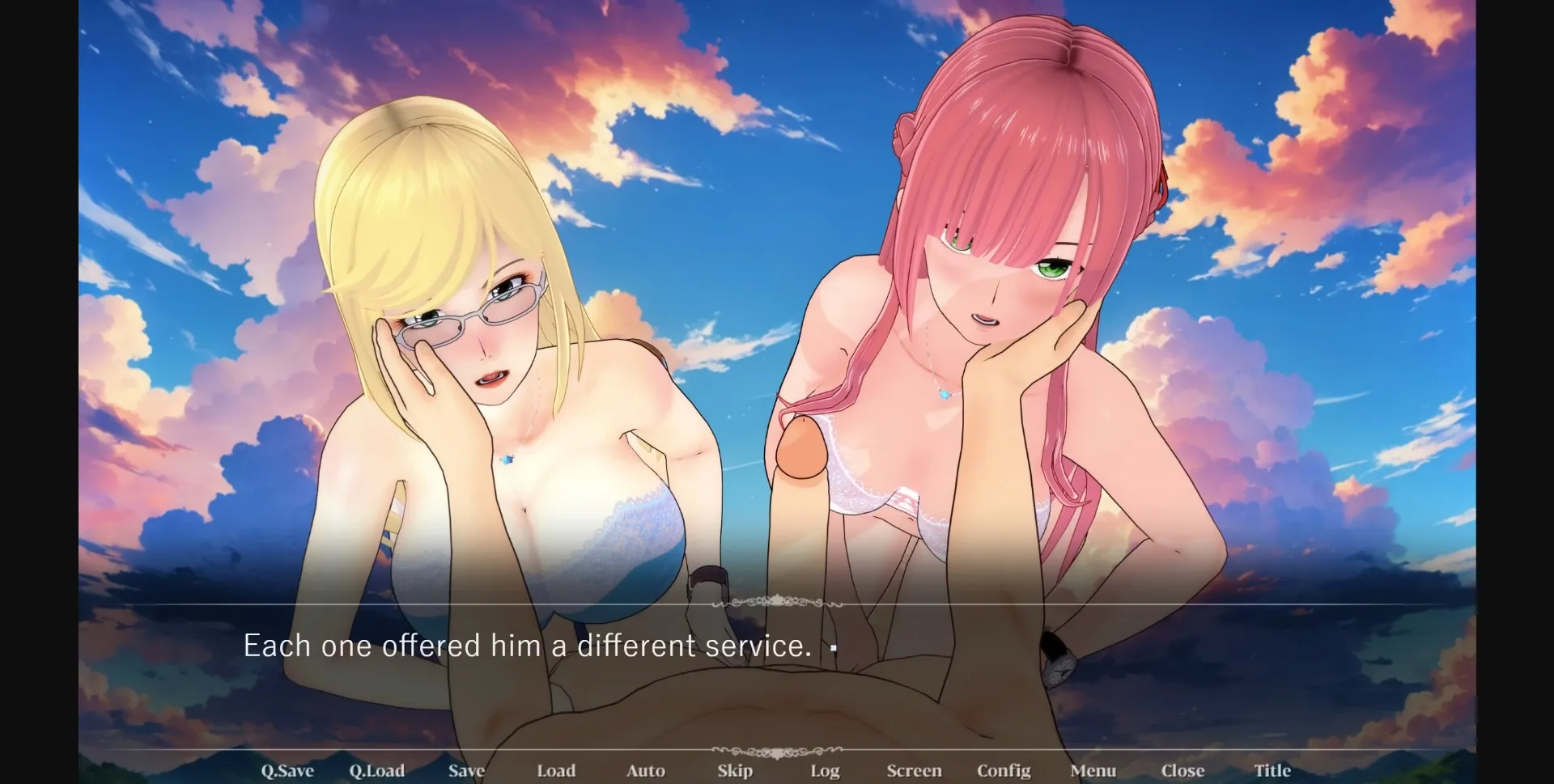Select Skip to fast-forward read text
The image size is (1554, 784).
tap(735, 770)
